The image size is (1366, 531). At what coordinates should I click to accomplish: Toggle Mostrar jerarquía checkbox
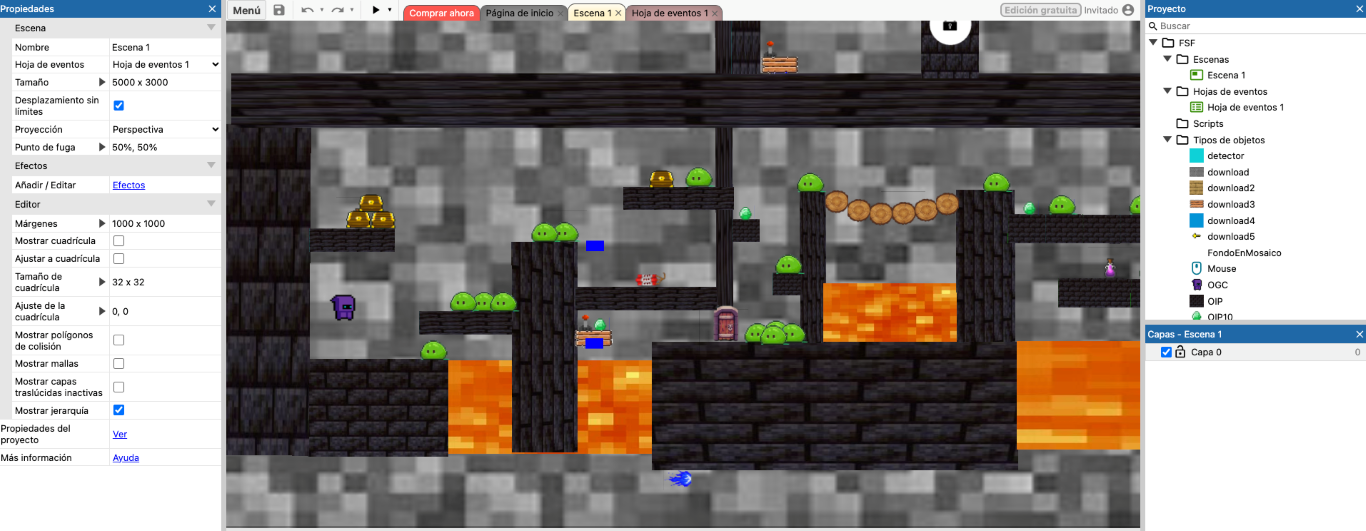pos(119,410)
